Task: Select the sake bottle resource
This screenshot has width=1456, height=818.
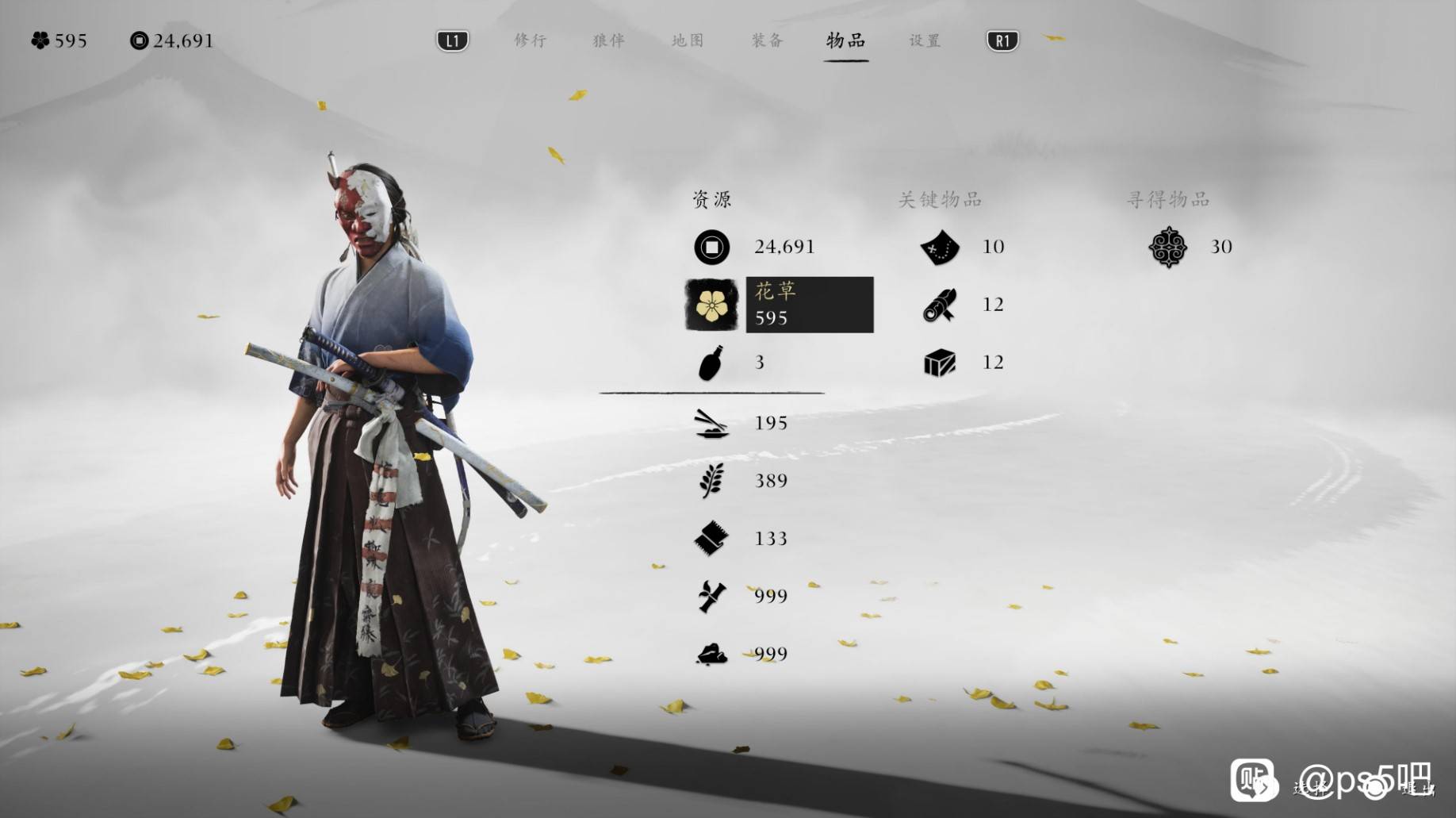Action: (711, 363)
